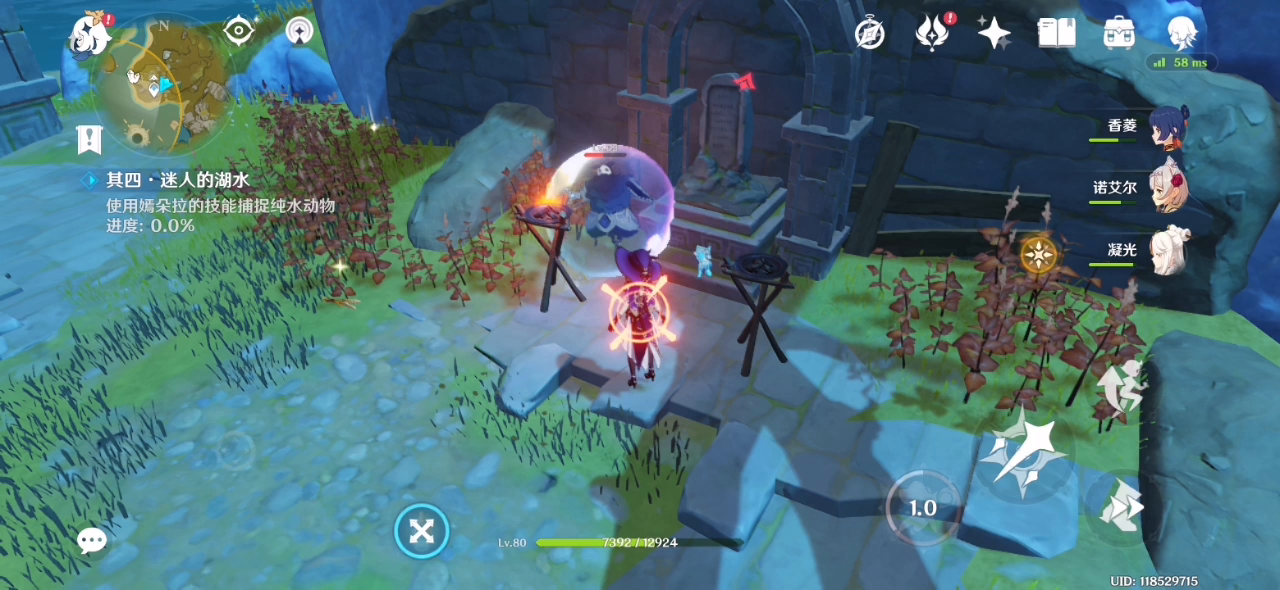1280x590 pixels.
Task: Open the chat speech bubble
Action: 92,541
